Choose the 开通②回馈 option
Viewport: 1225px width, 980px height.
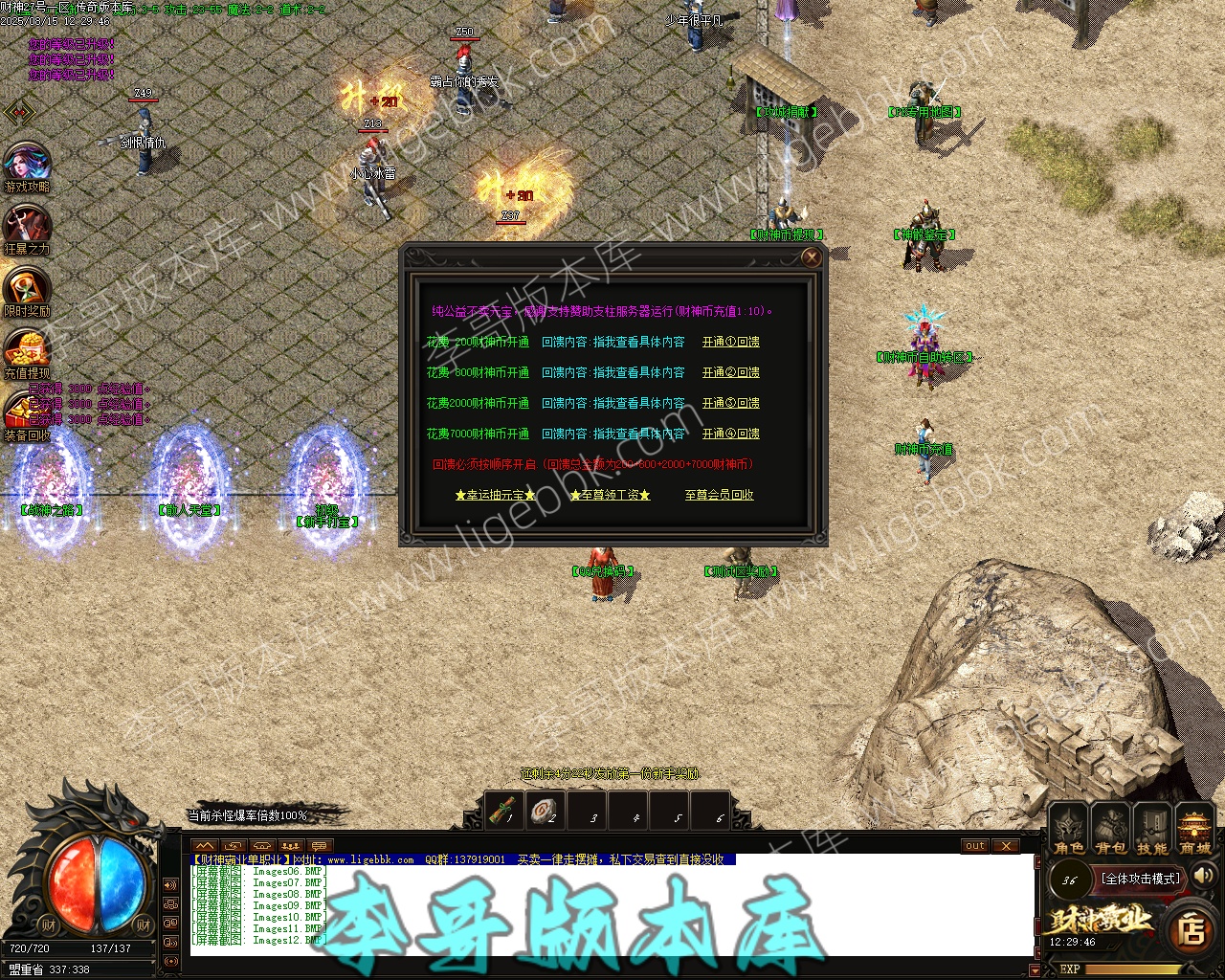click(731, 372)
